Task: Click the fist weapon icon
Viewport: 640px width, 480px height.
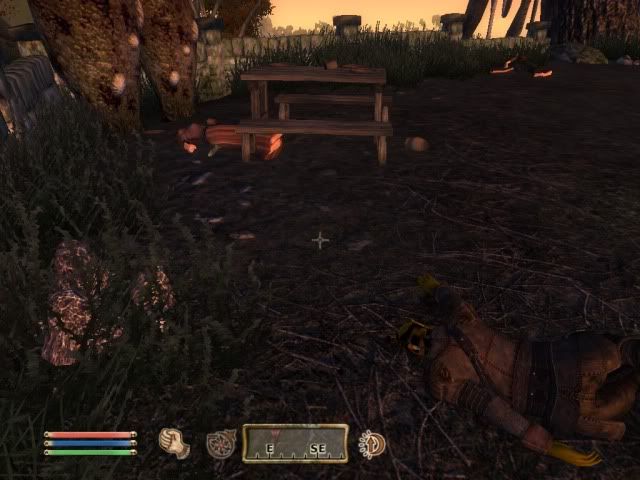Action: (x=174, y=443)
